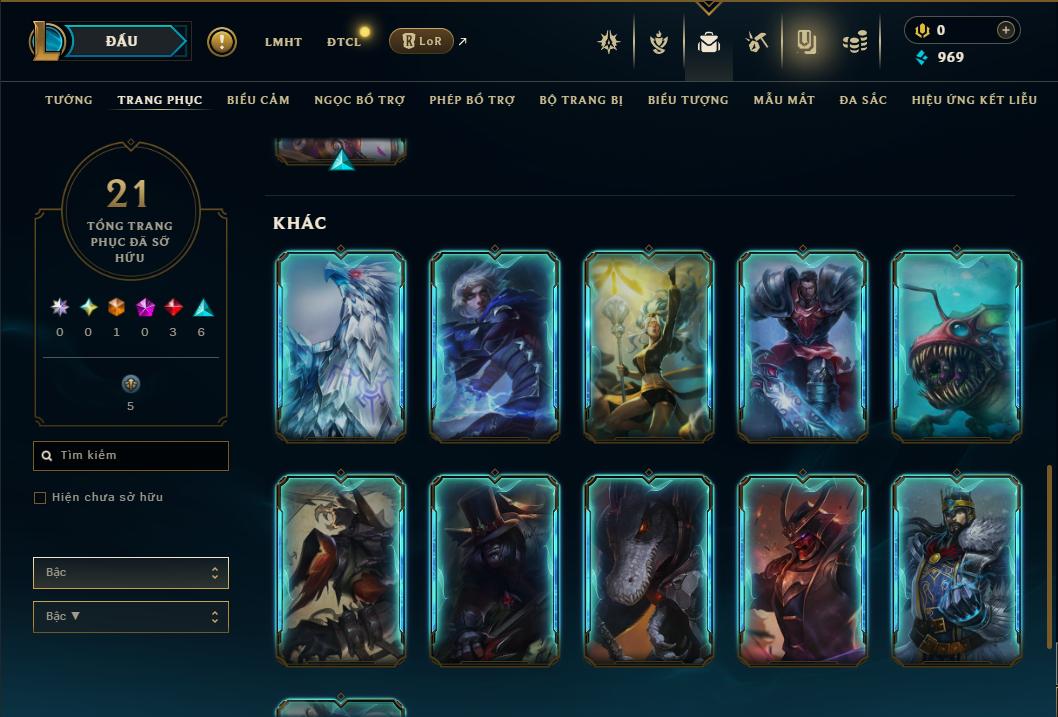1058x717 pixels.
Task: Switch to the ĐTCL page
Action: 344,42
